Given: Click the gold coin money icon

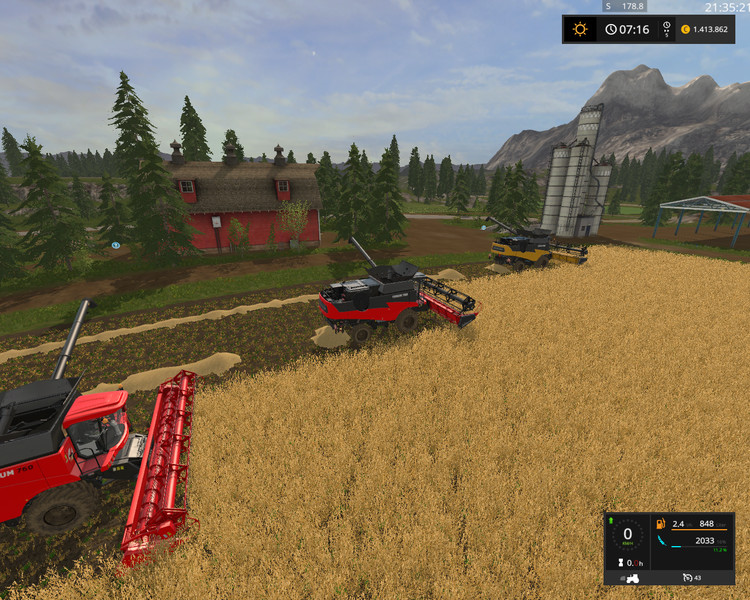Looking at the screenshot, I should [685, 29].
